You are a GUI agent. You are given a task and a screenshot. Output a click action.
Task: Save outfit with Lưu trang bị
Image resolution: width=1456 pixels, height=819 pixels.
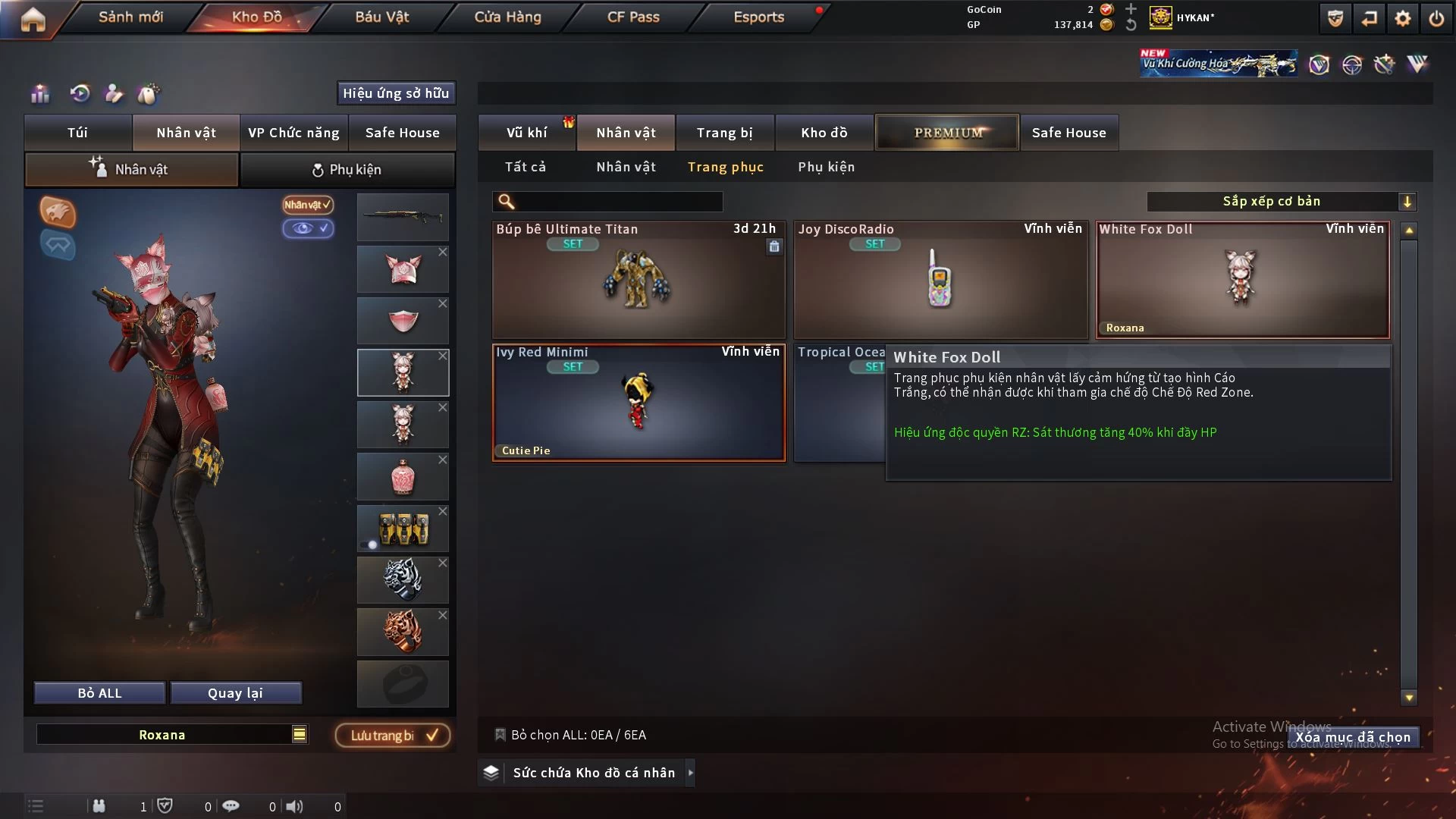pyautogui.click(x=393, y=736)
